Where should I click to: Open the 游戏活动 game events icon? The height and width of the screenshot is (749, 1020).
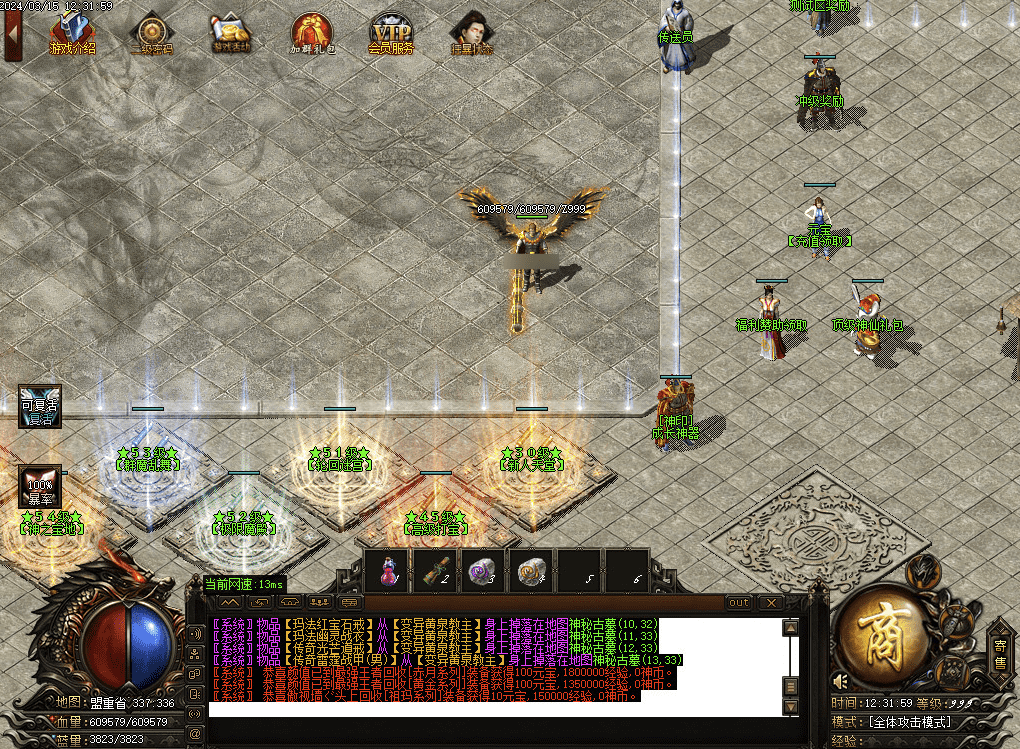[232, 35]
